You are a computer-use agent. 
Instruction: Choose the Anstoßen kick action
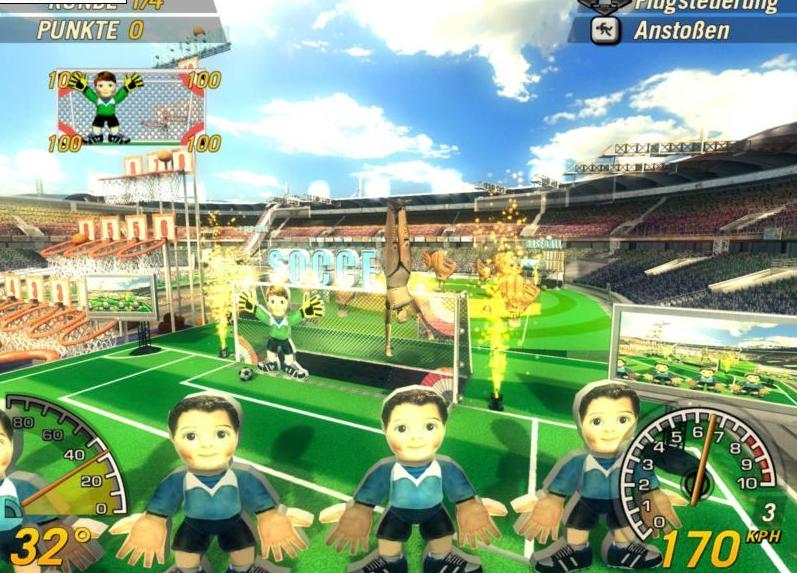[680, 31]
